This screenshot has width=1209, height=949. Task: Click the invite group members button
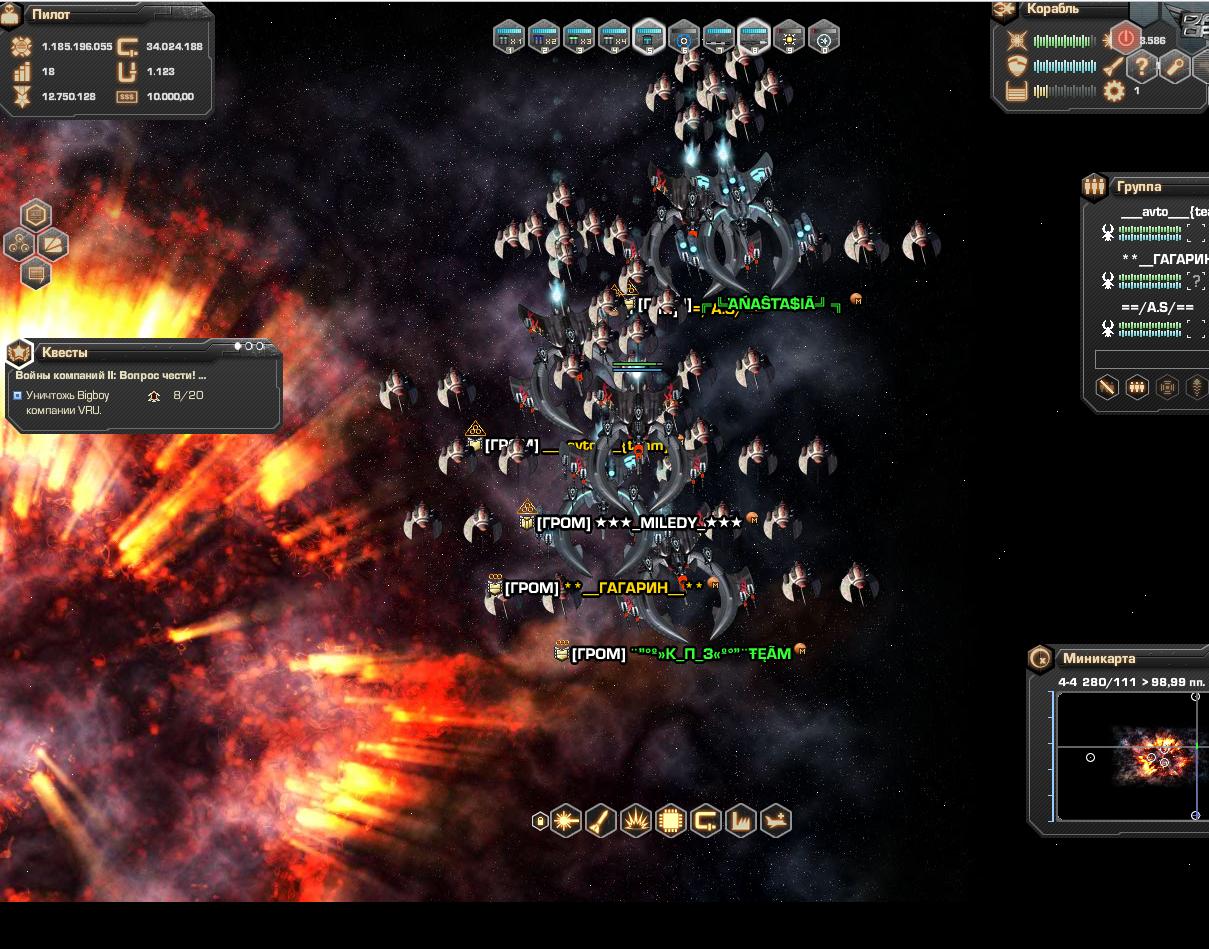1137,387
